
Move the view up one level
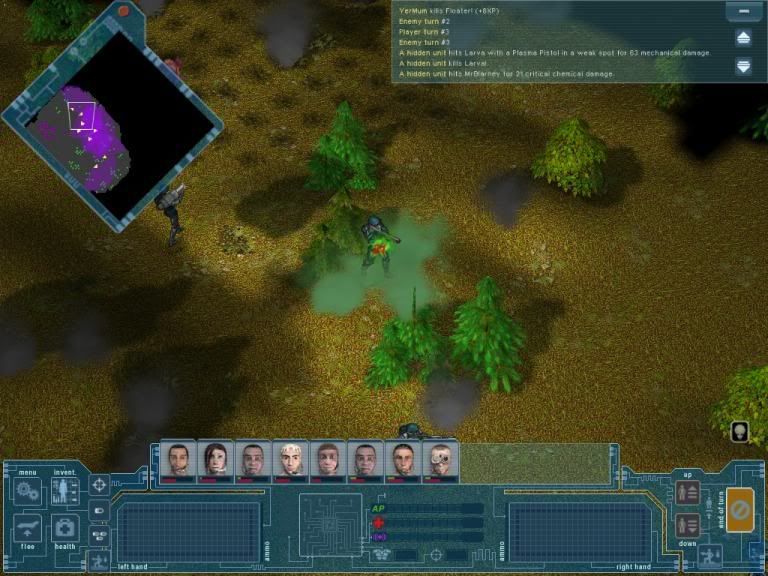(687, 492)
